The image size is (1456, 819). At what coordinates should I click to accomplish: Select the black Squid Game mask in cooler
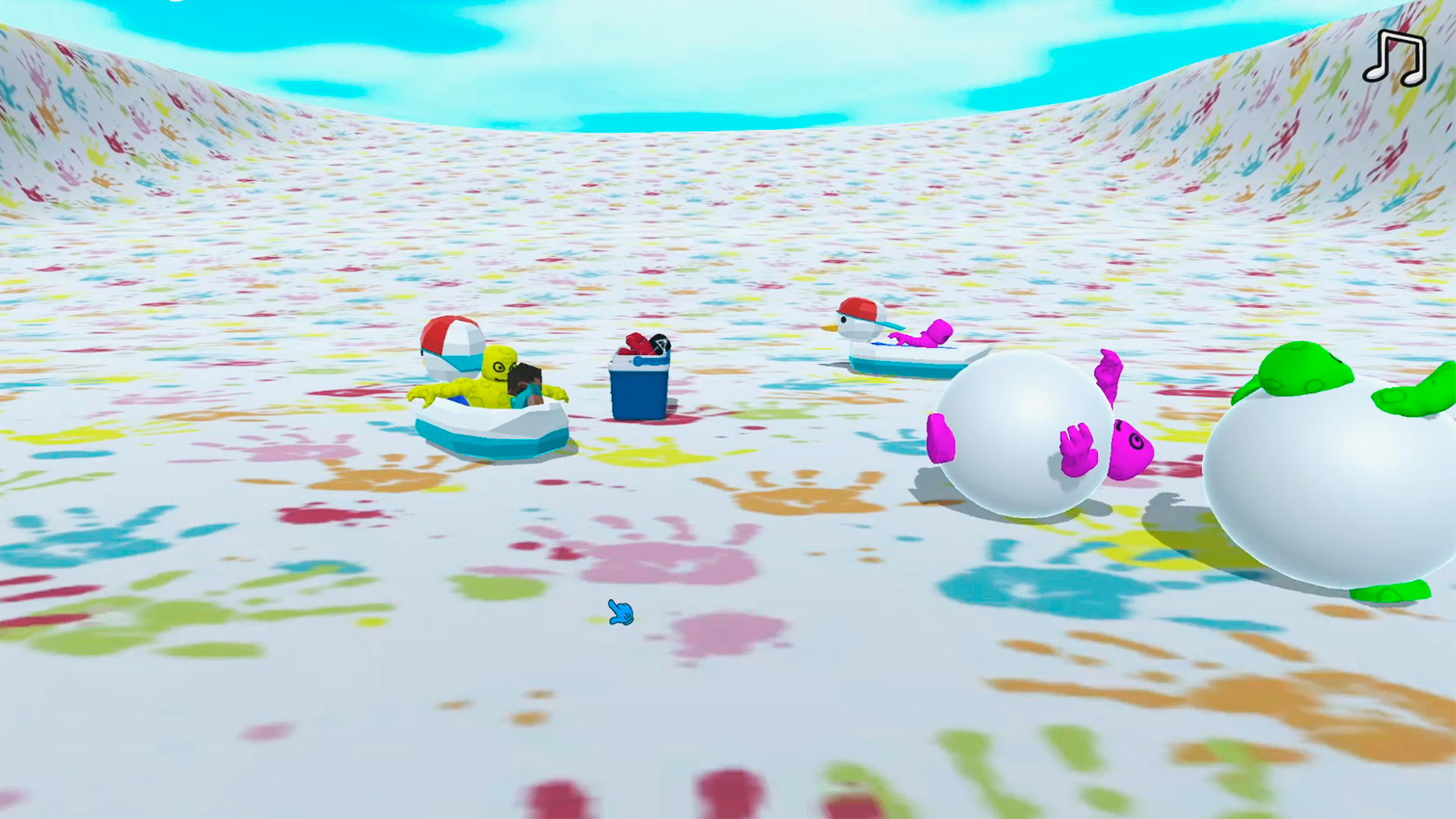tap(659, 343)
